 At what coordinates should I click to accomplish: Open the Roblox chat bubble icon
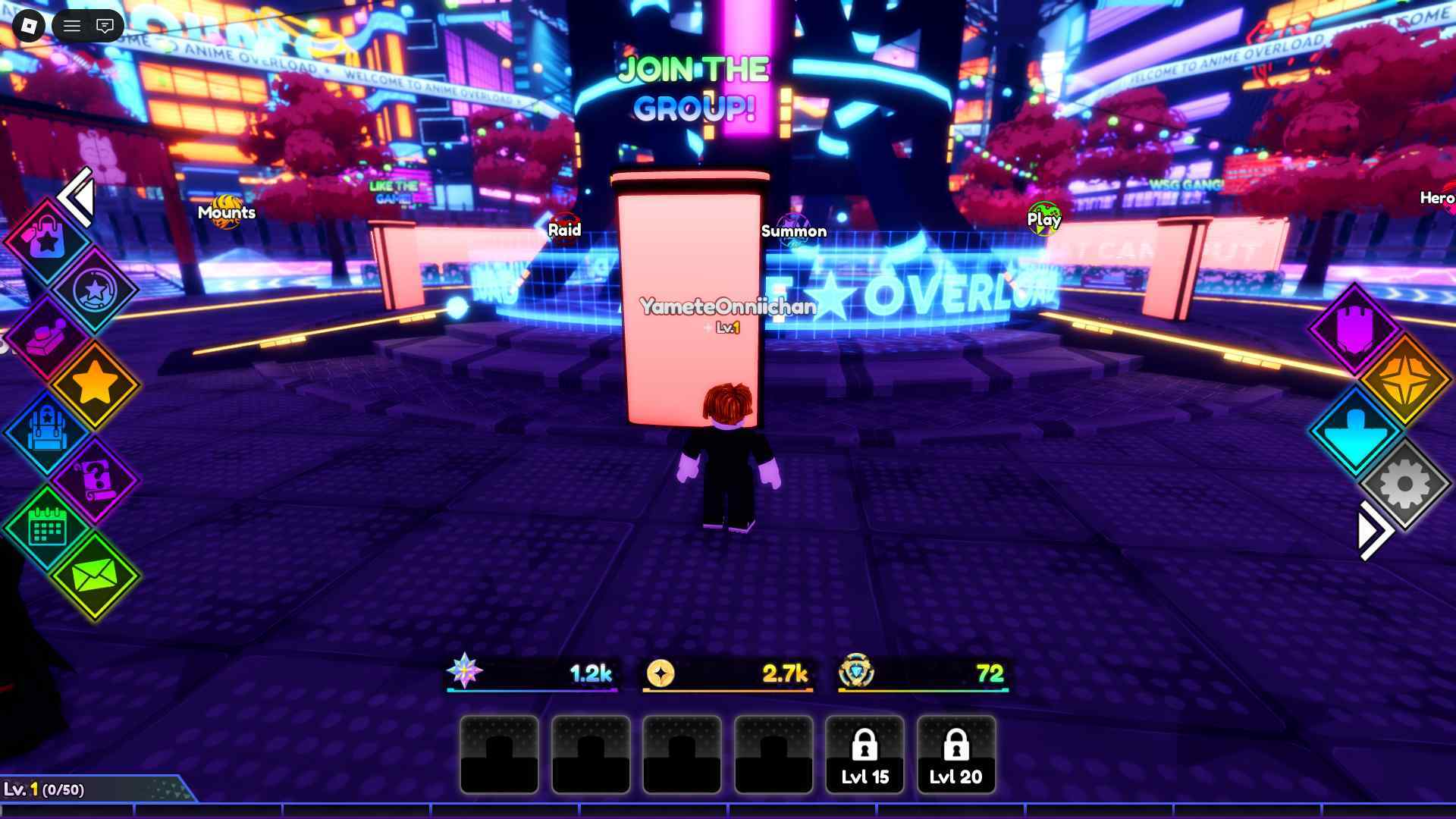(105, 25)
